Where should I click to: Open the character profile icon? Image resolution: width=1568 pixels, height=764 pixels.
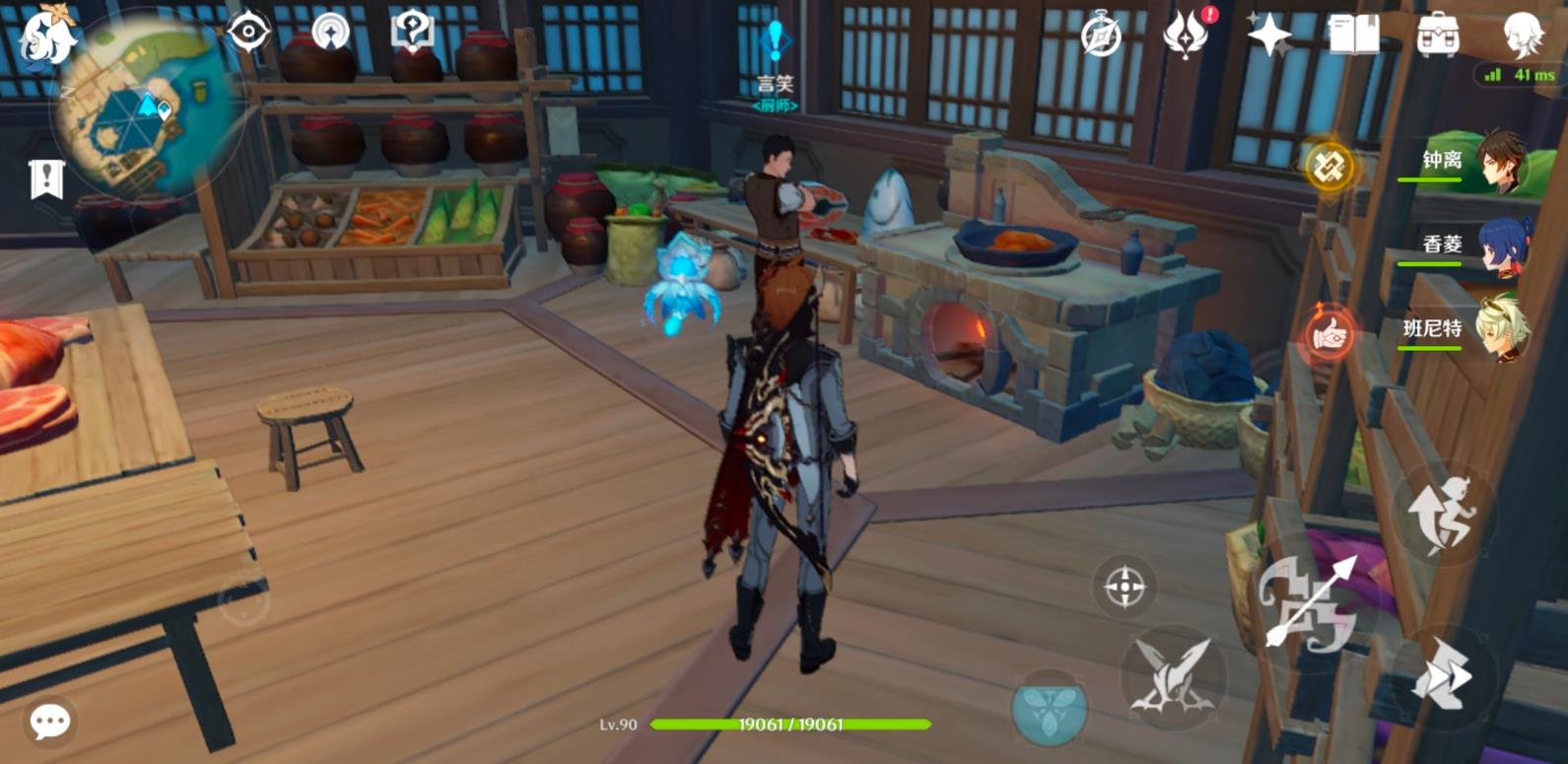[x=1522, y=35]
